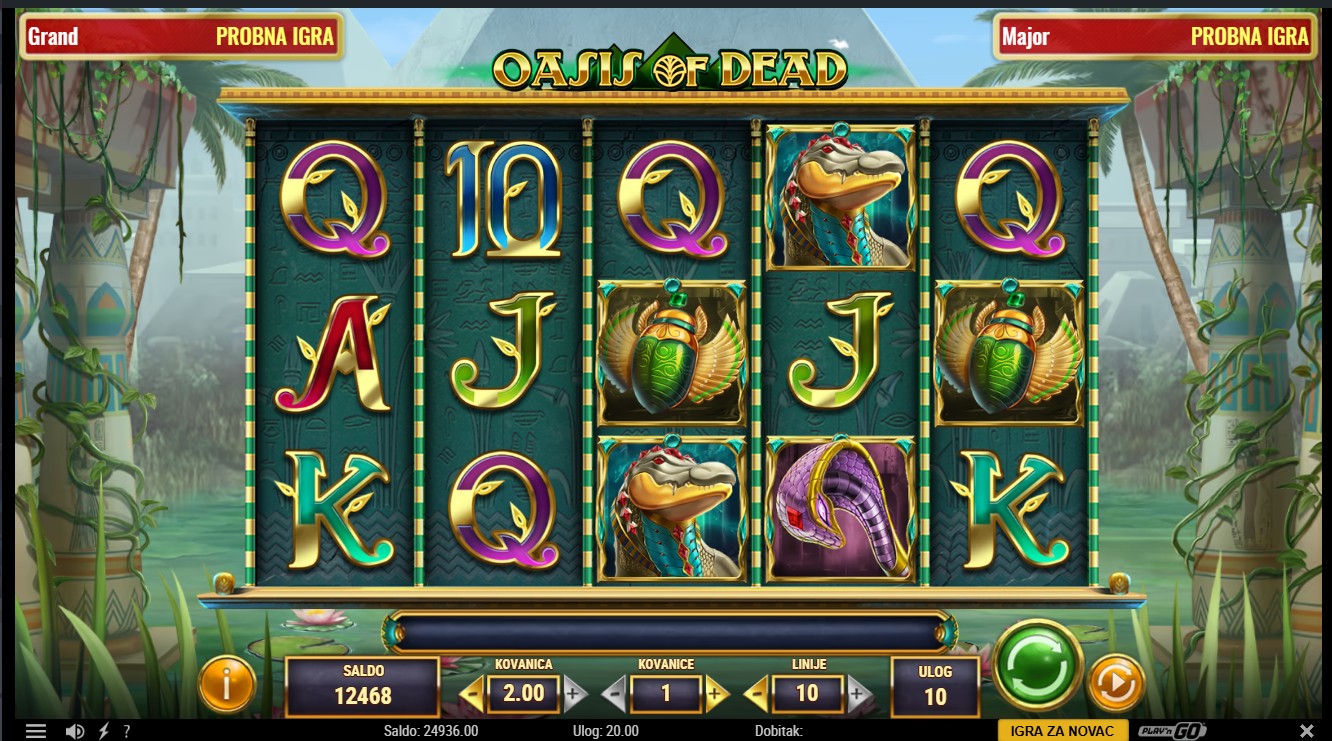Open the hamburger menu
The image size is (1332, 741).
(x=36, y=731)
